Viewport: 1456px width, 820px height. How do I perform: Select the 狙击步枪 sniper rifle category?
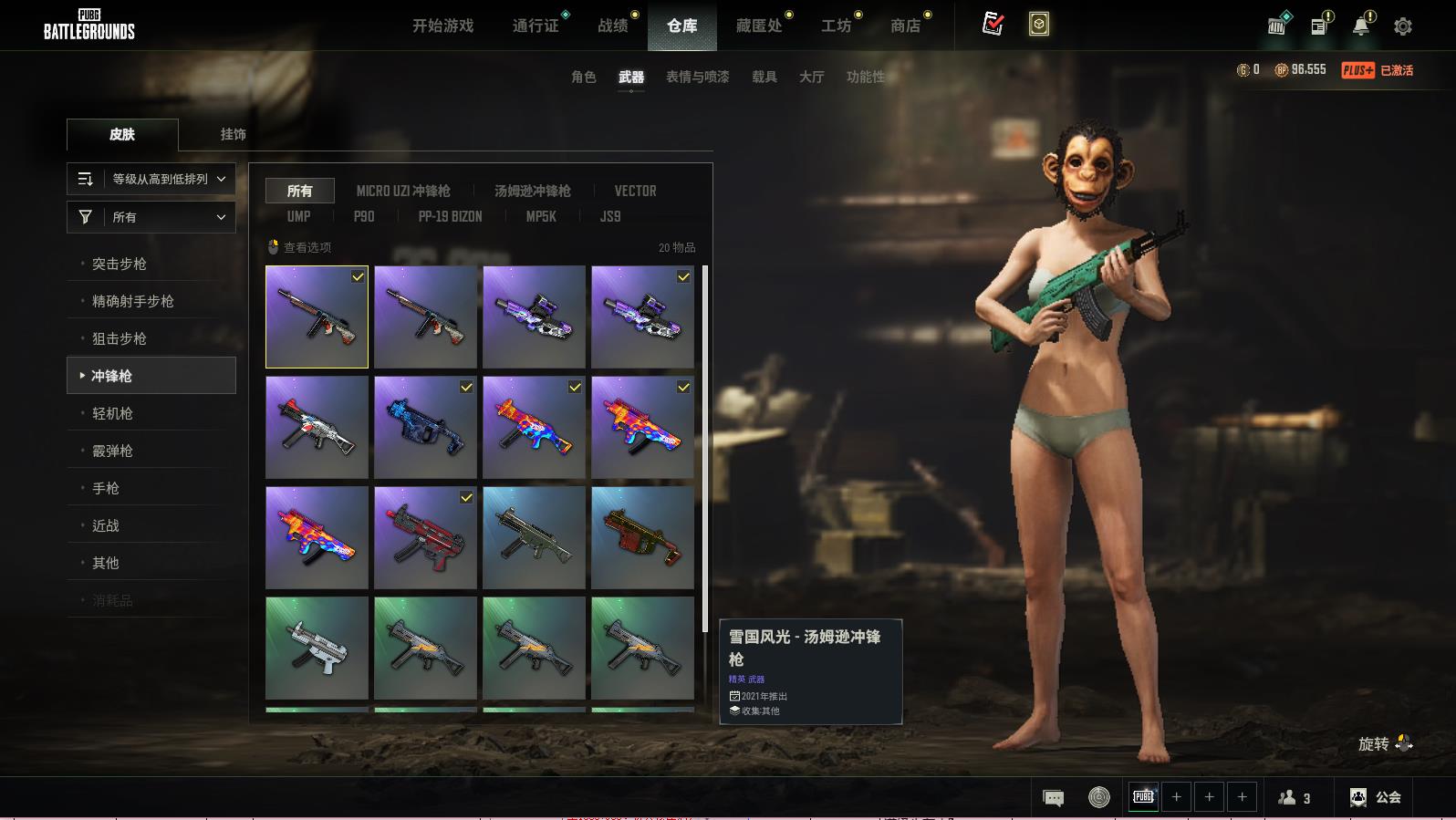(120, 338)
